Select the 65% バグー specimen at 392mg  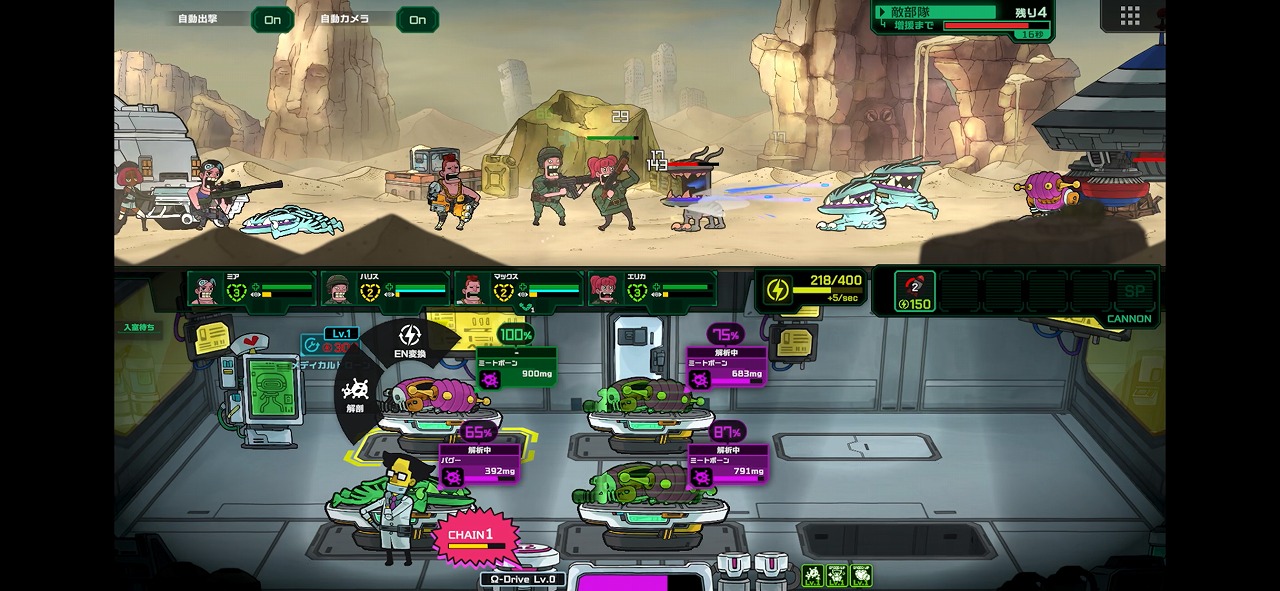pyautogui.click(x=479, y=464)
